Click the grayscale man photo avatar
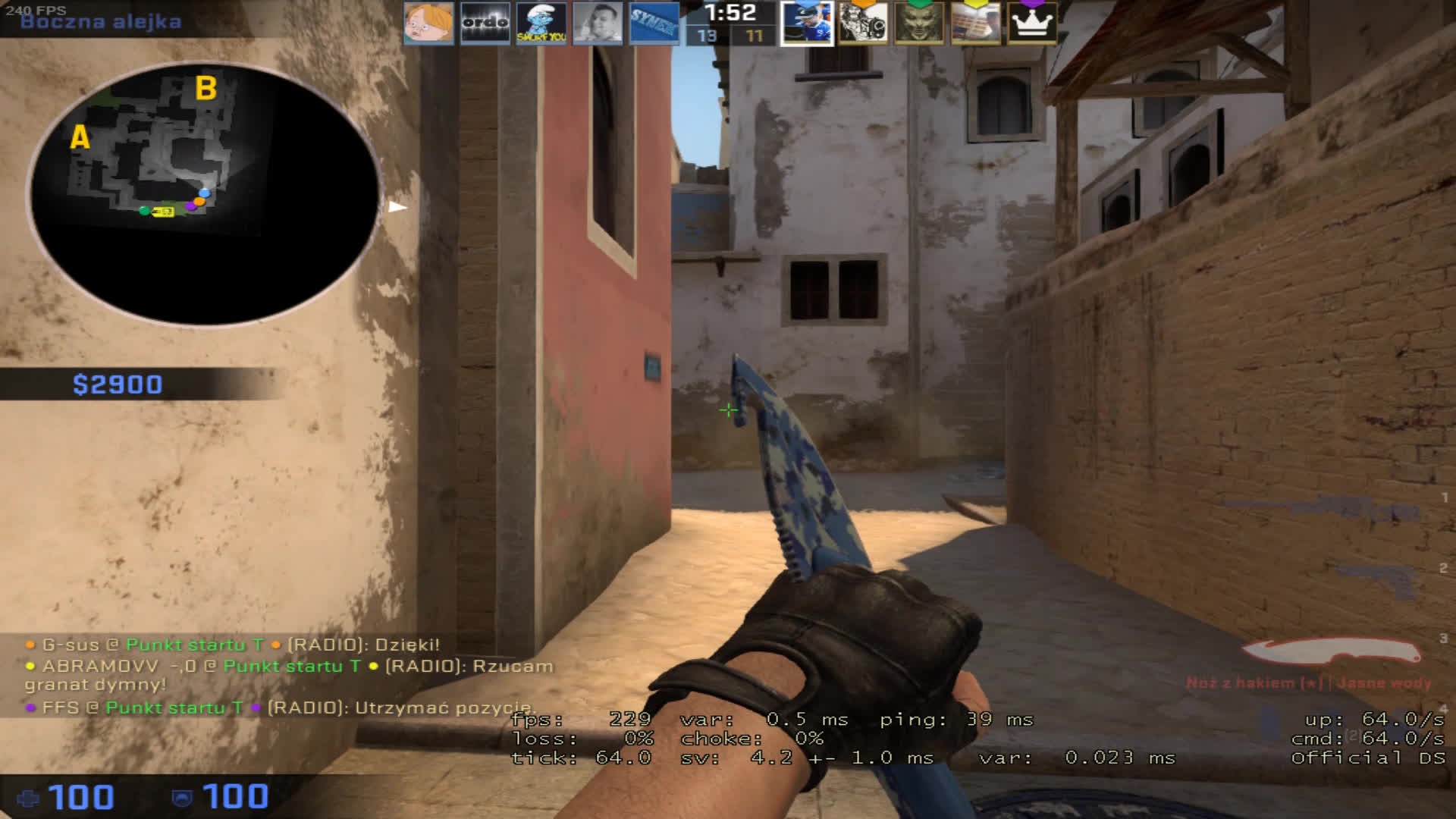 (x=597, y=23)
